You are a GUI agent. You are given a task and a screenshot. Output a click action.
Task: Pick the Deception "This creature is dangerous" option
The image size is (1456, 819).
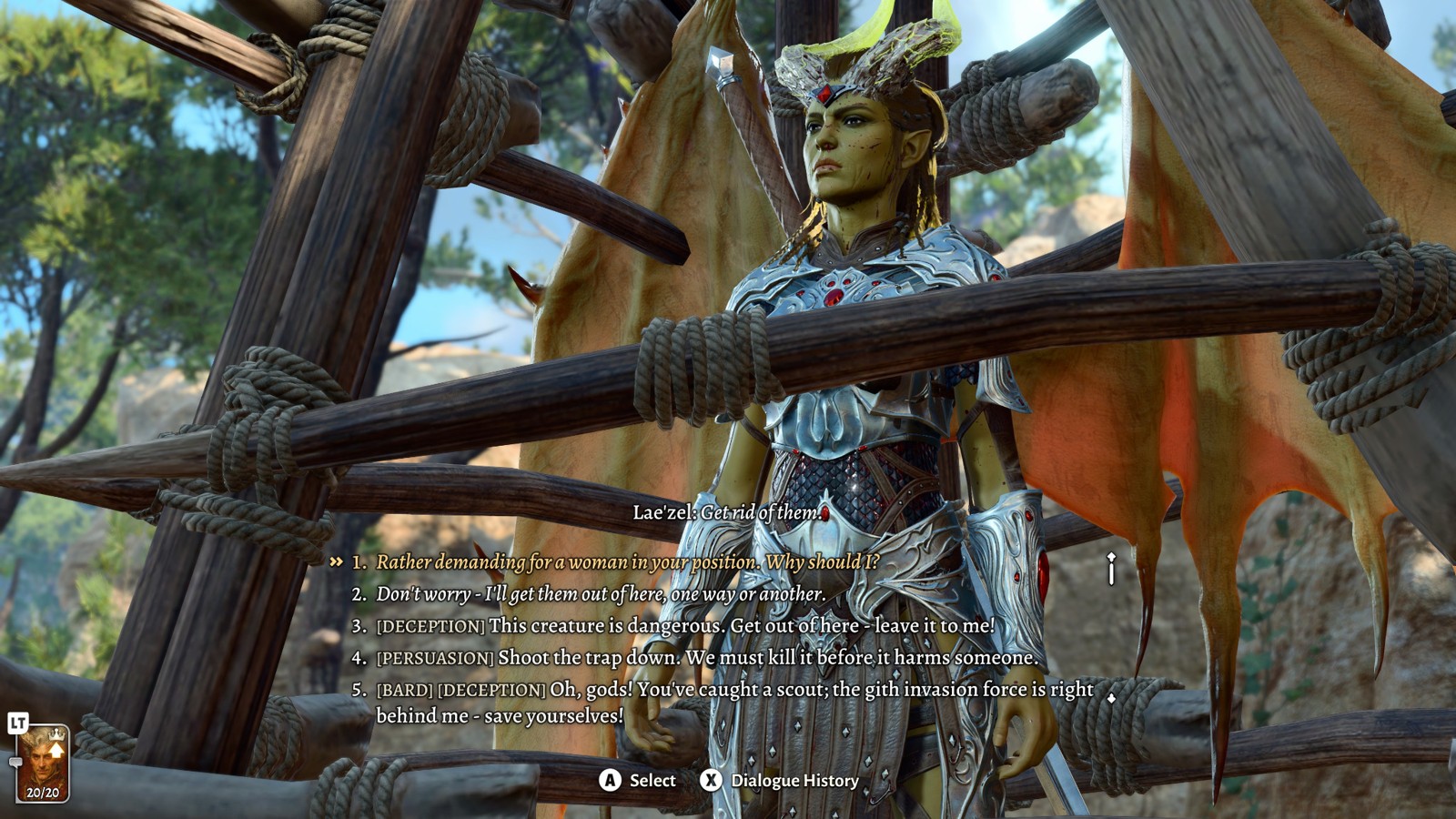coord(685,626)
